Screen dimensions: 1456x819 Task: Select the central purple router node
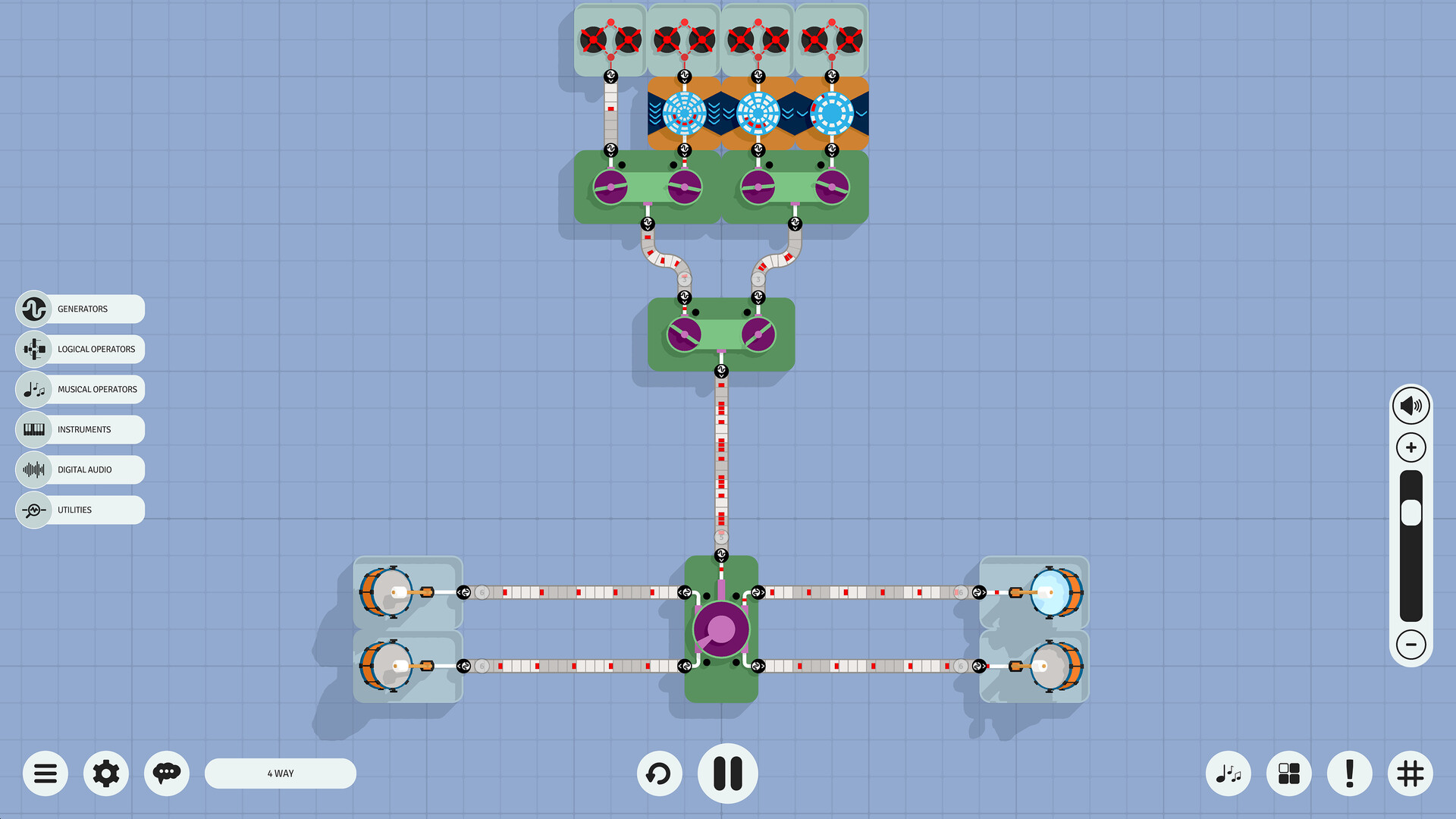pyautogui.click(x=720, y=628)
